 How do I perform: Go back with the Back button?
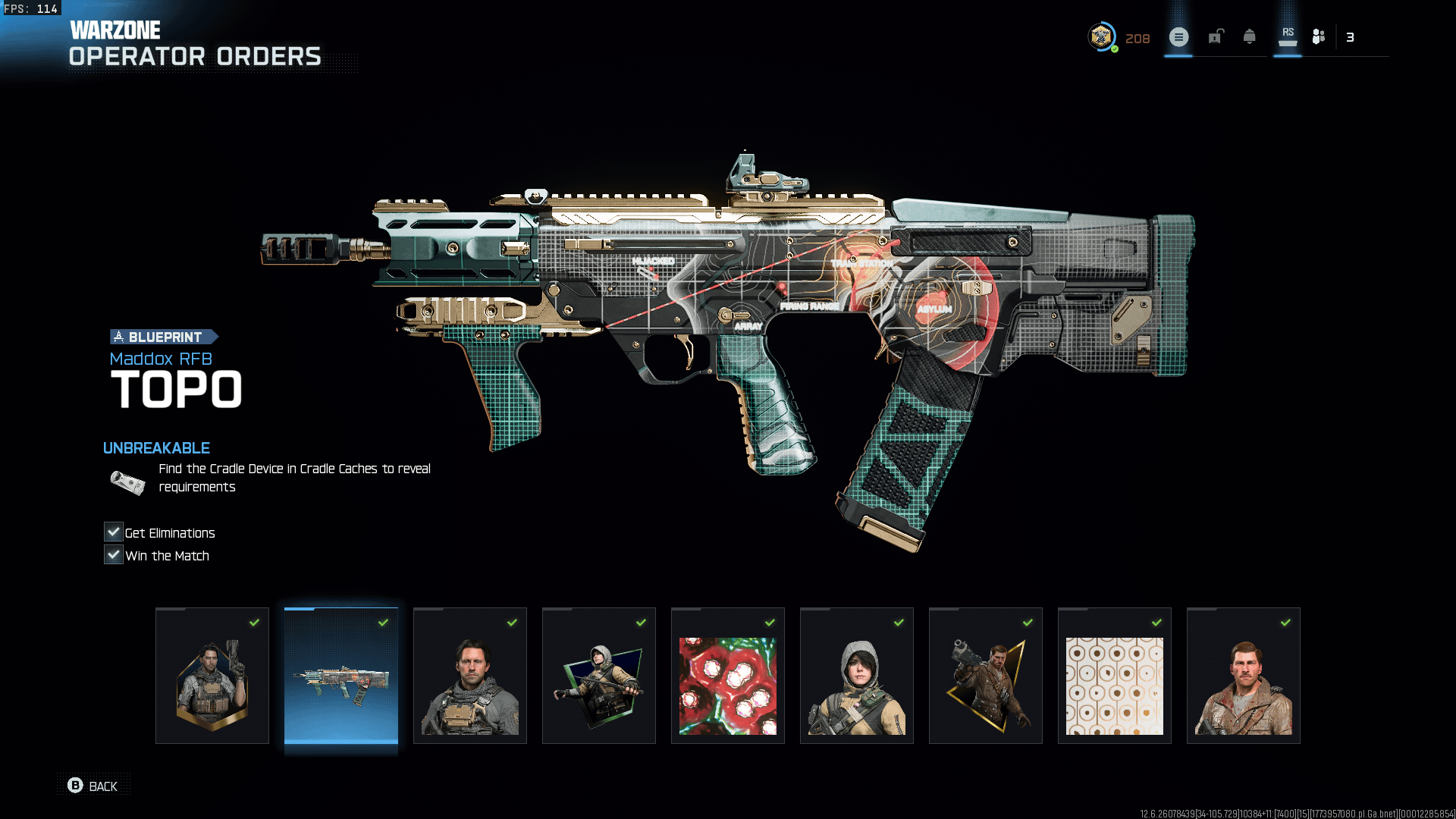pos(93,786)
